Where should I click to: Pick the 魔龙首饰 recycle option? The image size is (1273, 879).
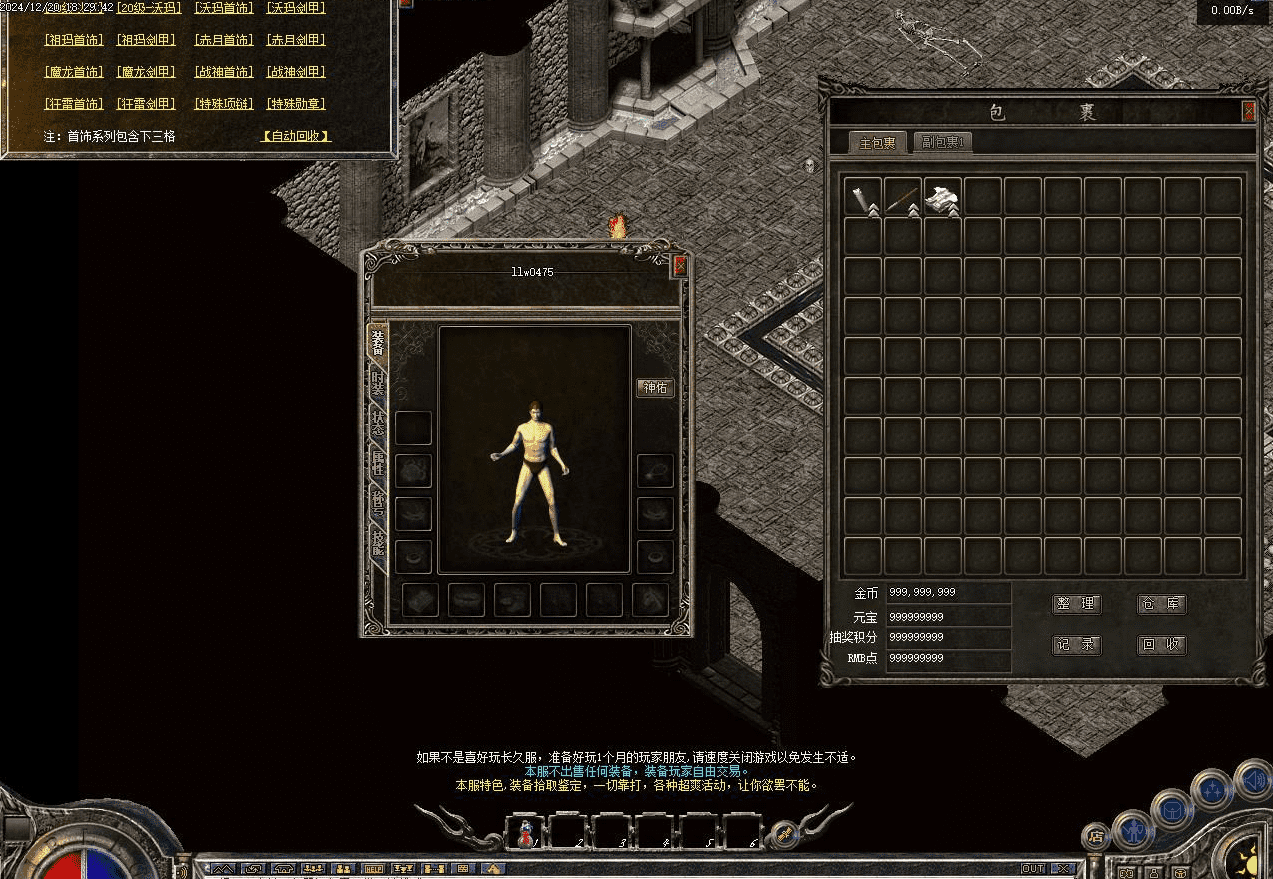click(74, 72)
